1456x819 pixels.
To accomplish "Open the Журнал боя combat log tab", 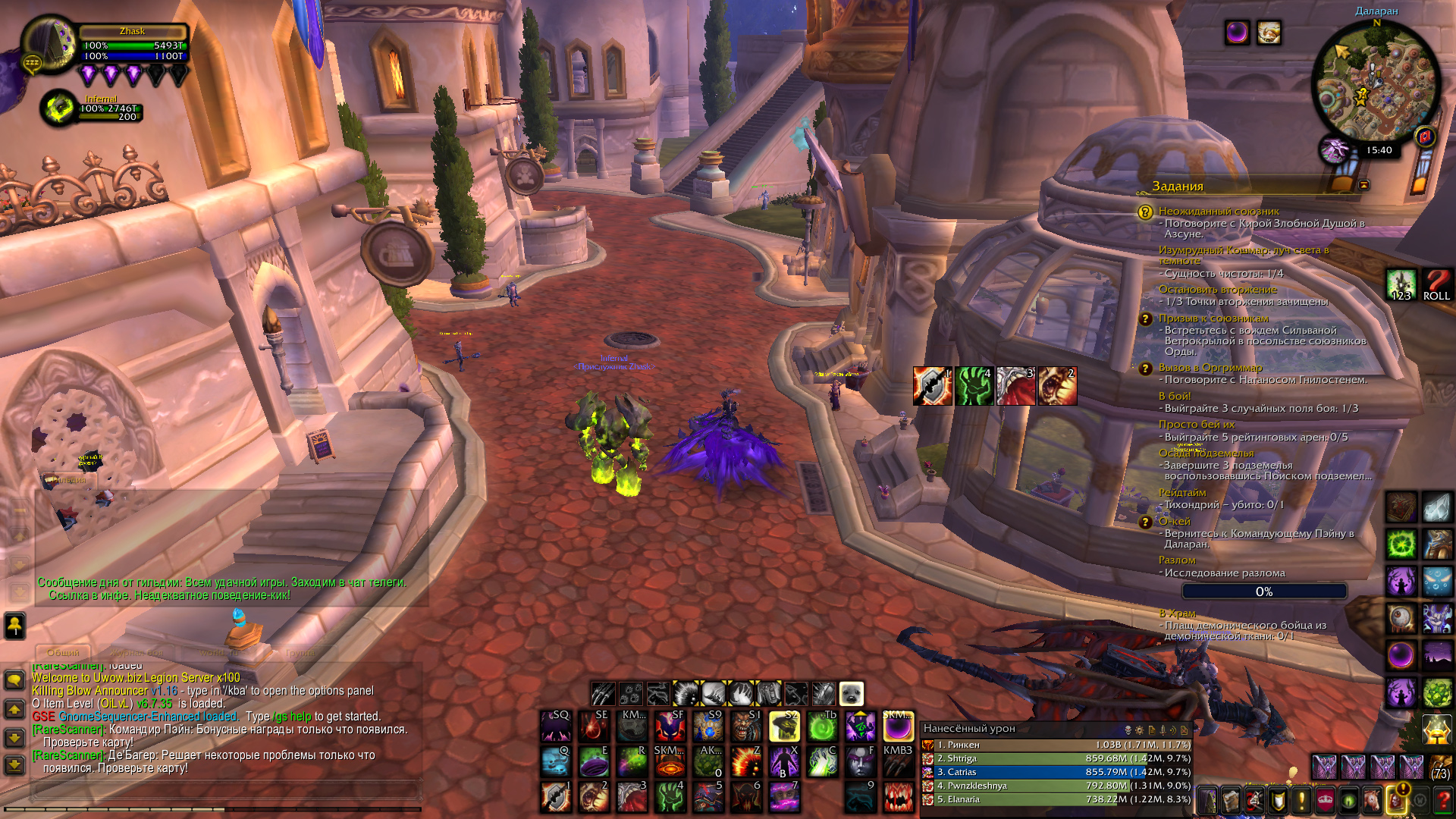I will [136, 652].
